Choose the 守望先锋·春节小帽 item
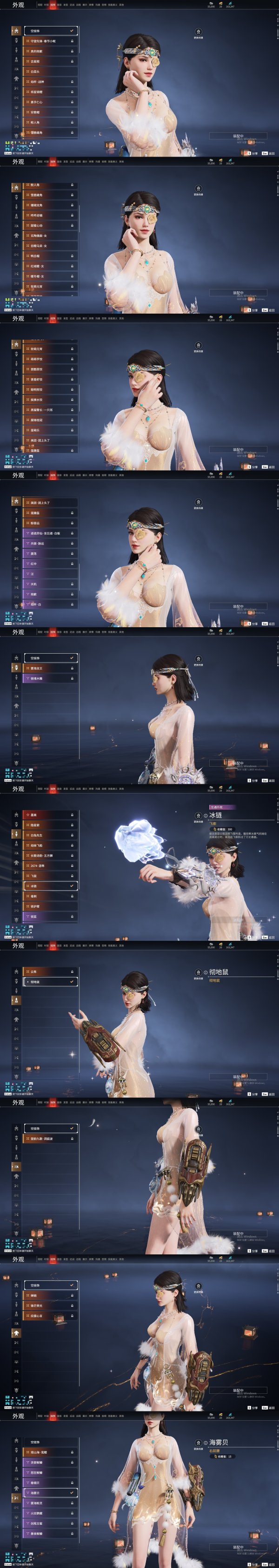Image resolution: width=279 pixels, height=1568 pixels. [x=50, y=41]
